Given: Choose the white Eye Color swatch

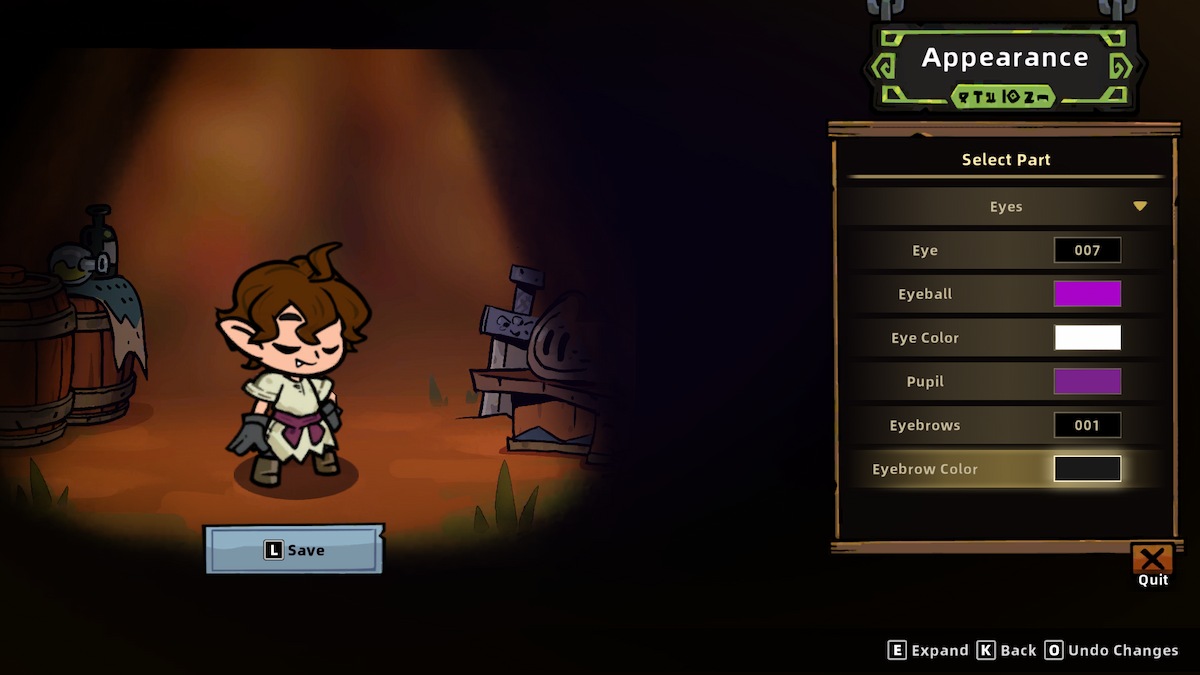Looking at the screenshot, I should 1087,338.
